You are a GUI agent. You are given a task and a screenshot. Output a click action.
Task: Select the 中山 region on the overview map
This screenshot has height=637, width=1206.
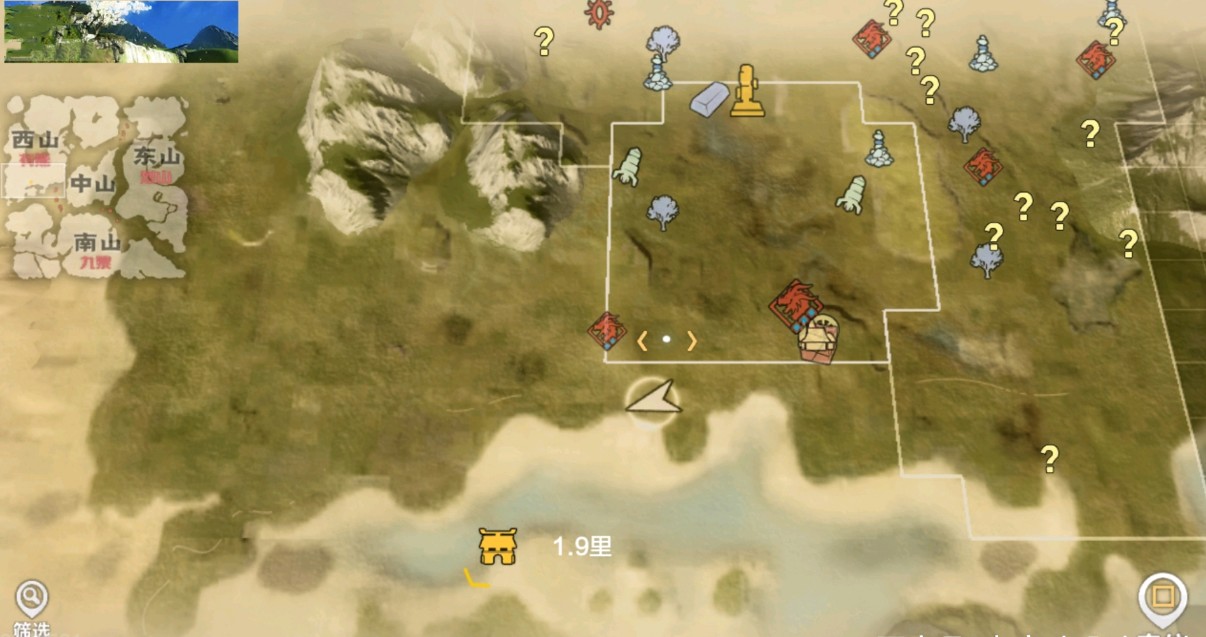[x=92, y=184]
